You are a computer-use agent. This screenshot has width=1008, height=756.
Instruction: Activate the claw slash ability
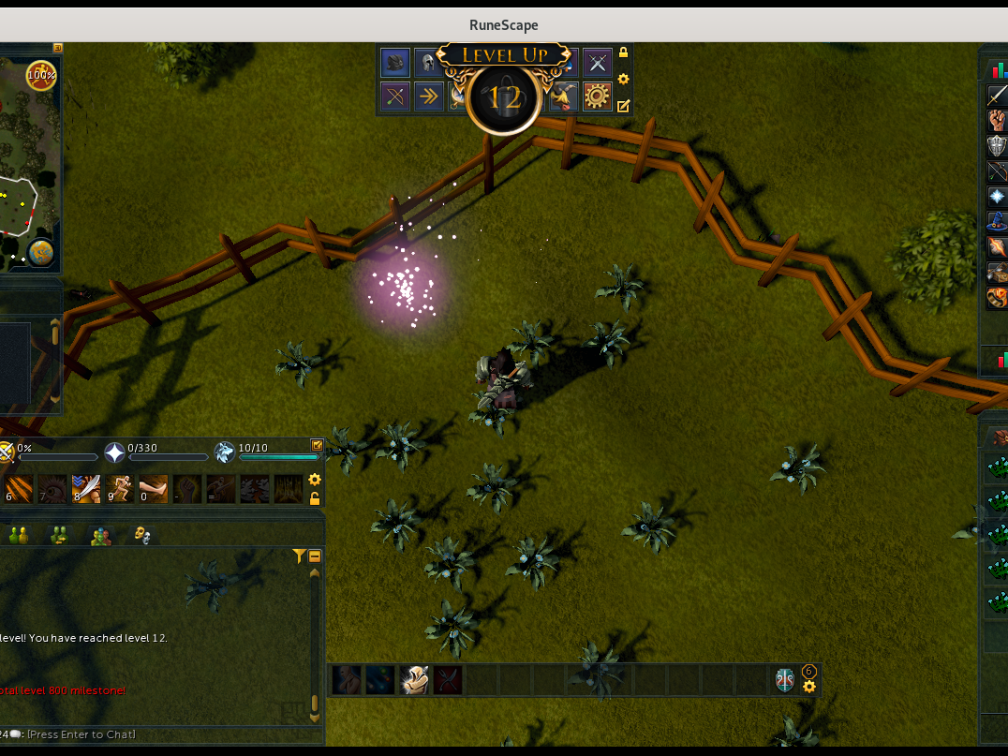[x=18, y=489]
